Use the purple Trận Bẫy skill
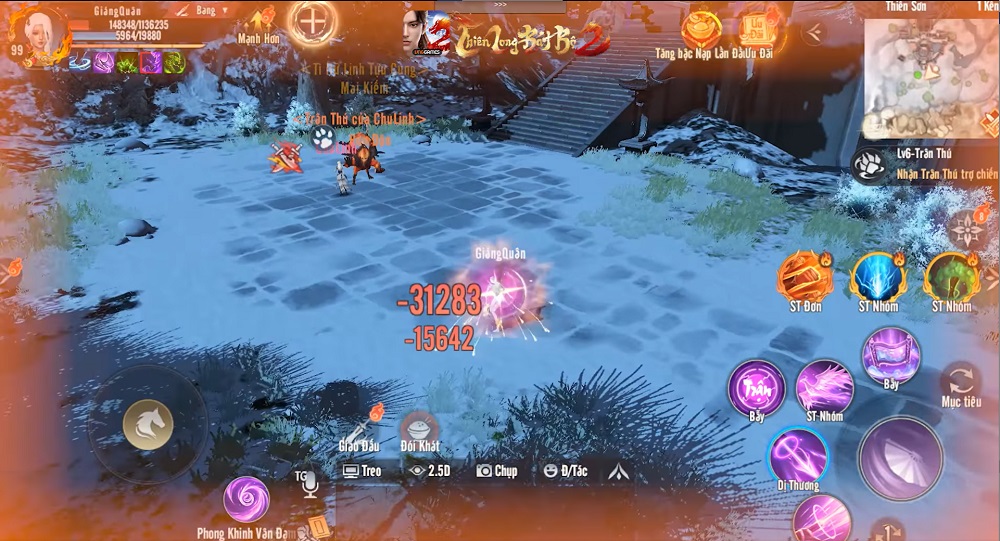 (x=756, y=387)
